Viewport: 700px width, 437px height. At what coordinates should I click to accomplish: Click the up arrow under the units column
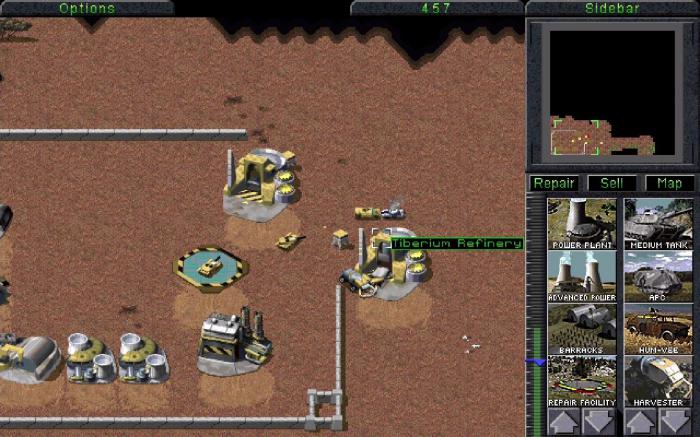[x=640, y=420]
